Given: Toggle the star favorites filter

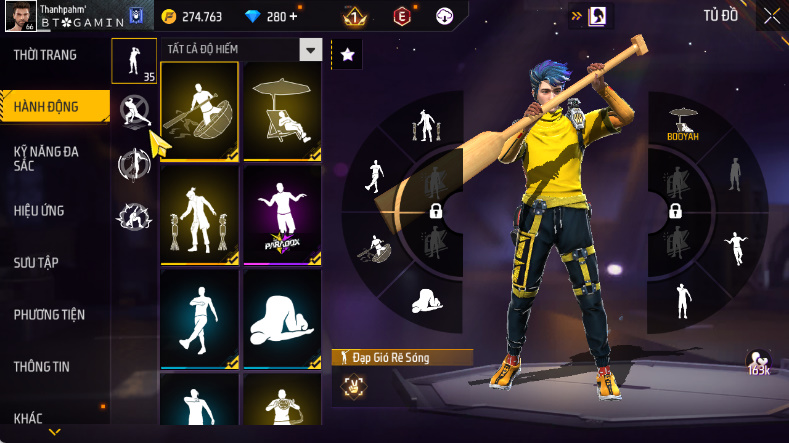Looking at the screenshot, I should click(x=347, y=55).
